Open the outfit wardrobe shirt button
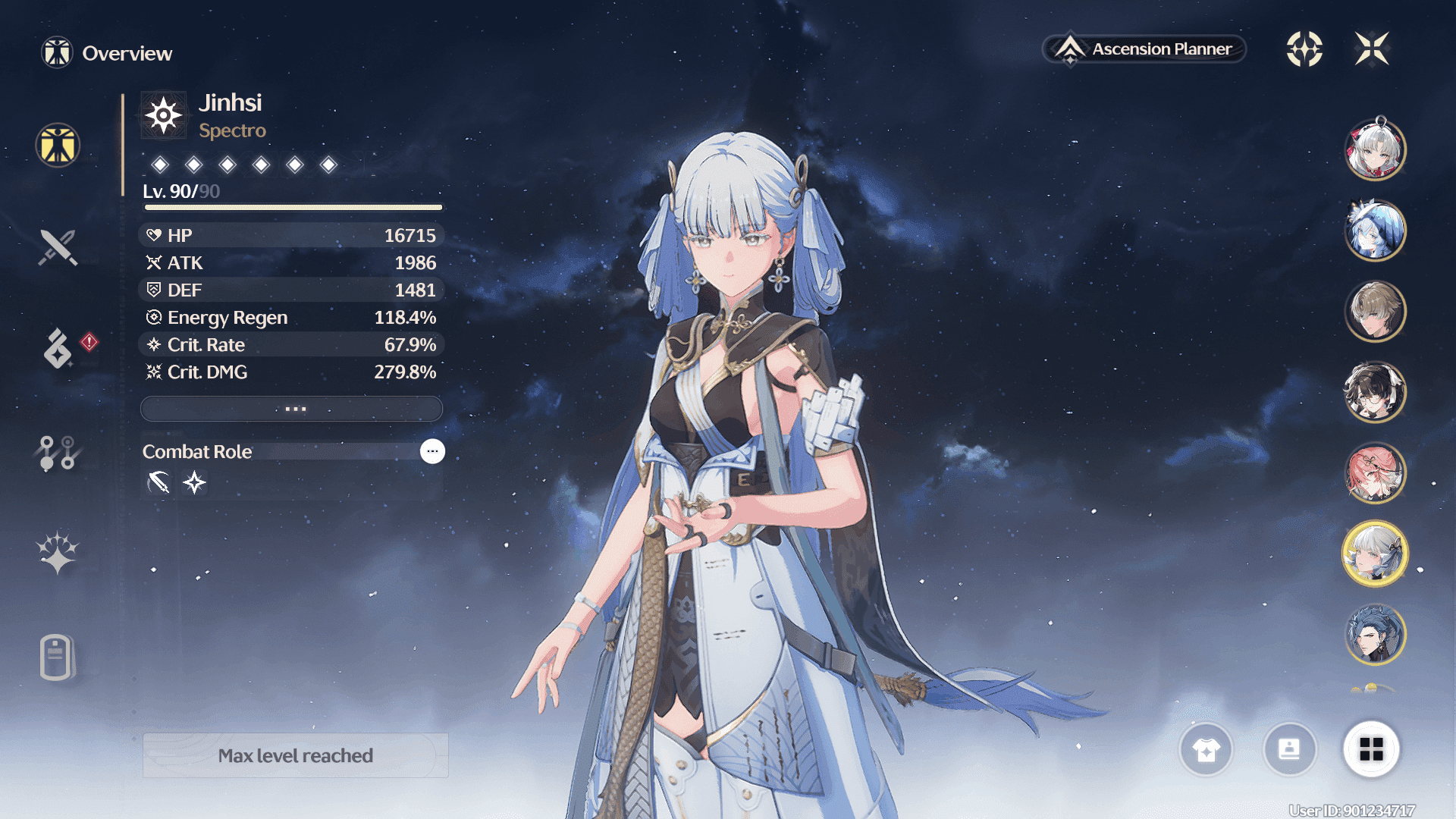Viewport: 1456px width, 819px height. coord(1206,750)
